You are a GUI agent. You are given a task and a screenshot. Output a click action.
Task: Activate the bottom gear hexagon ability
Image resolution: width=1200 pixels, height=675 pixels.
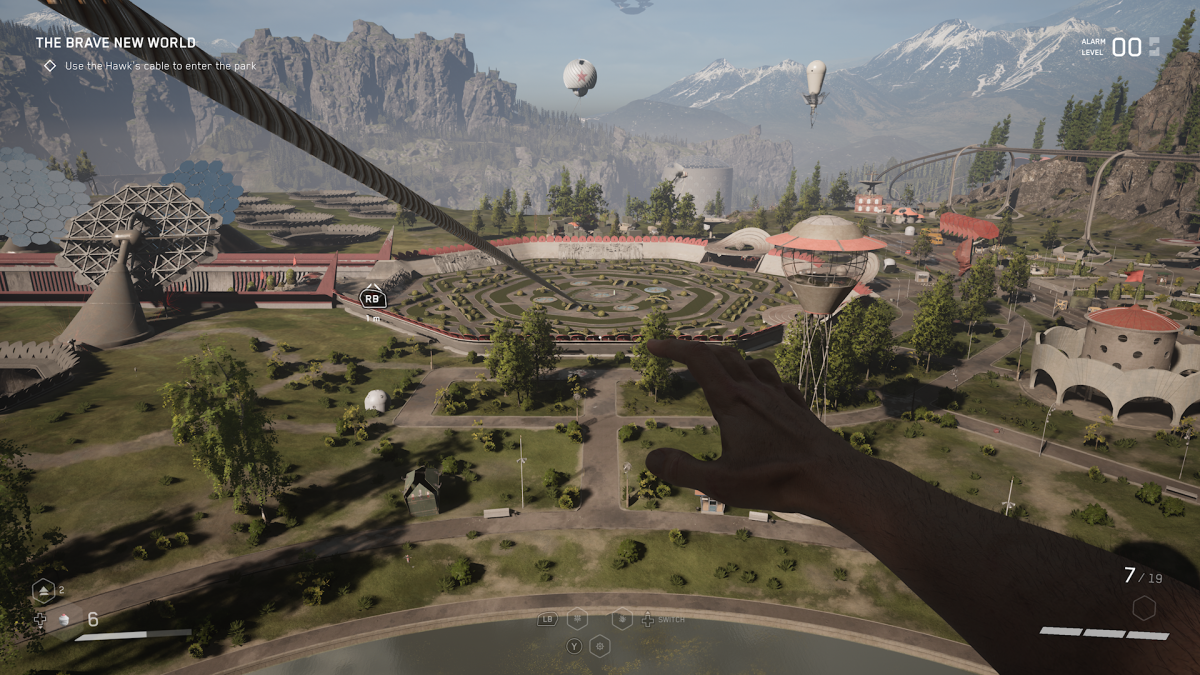click(600, 645)
